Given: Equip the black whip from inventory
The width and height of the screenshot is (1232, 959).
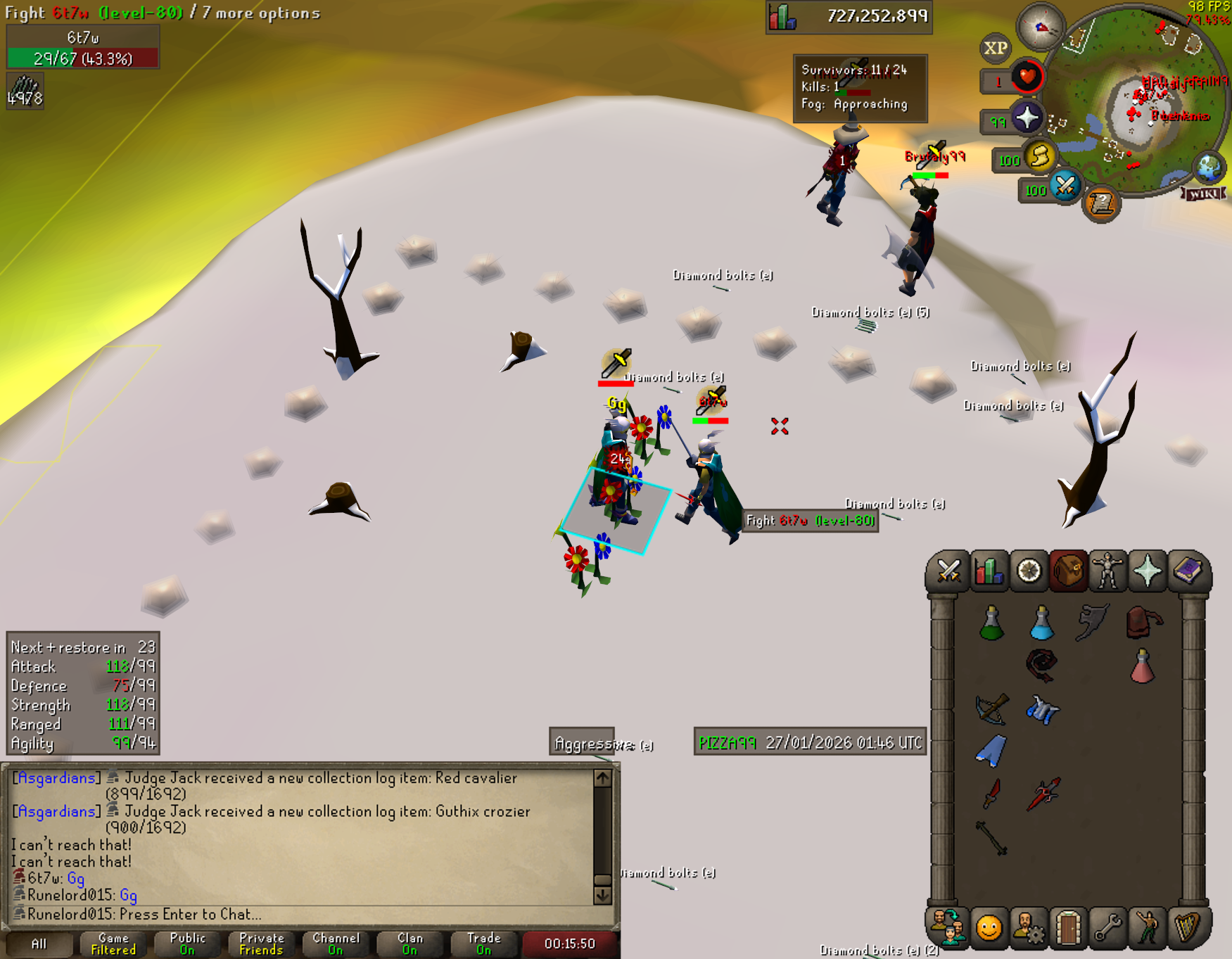Looking at the screenshot, I should pyautogui.click(x=1041, y=665).
